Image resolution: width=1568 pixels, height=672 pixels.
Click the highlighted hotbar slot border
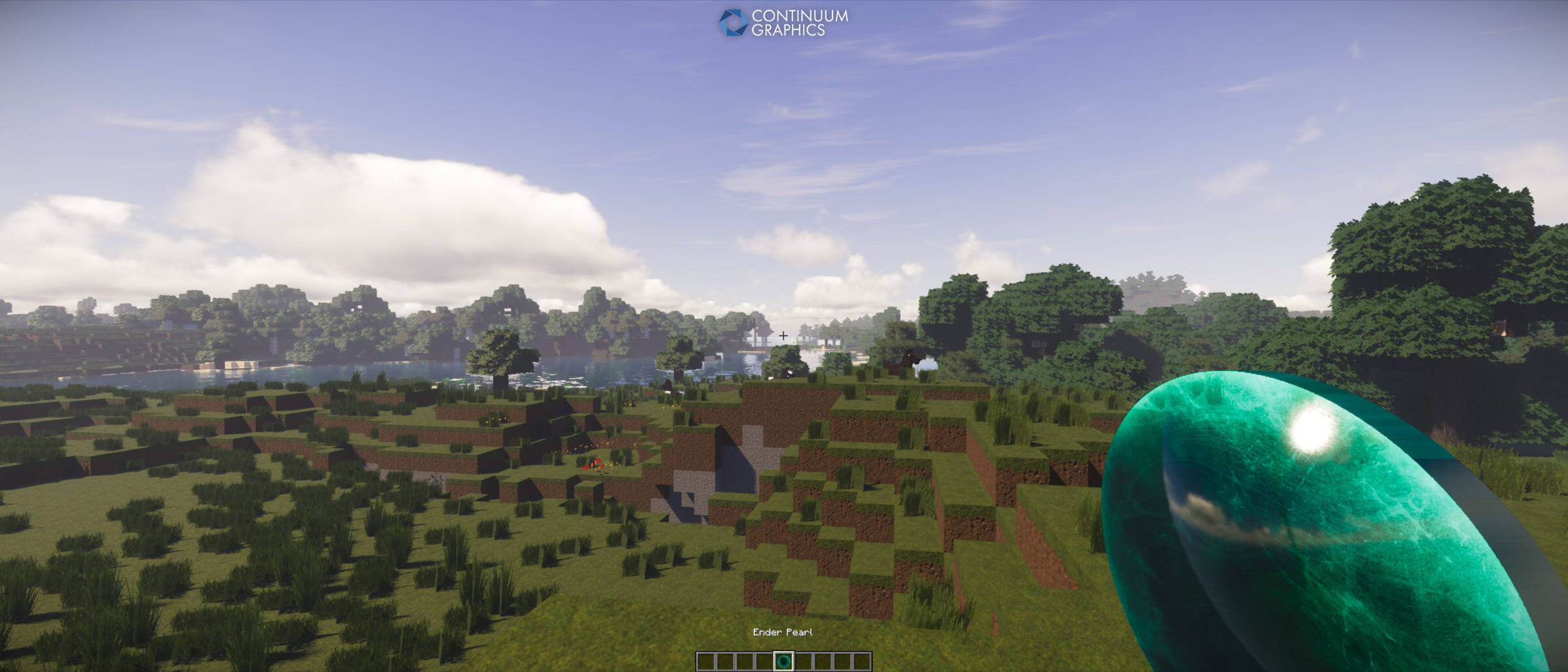(x=783, y=652)
